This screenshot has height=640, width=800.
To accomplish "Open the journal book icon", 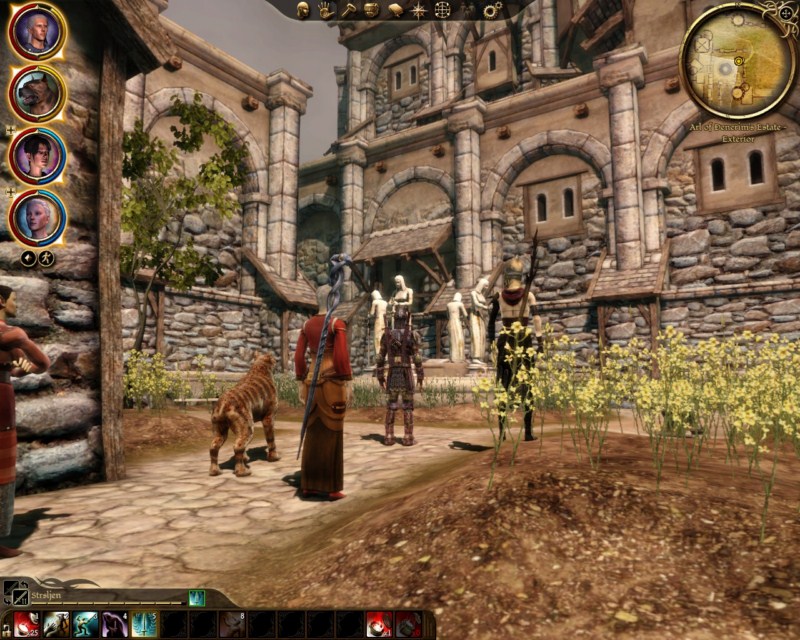I will [x=394, y=10].
